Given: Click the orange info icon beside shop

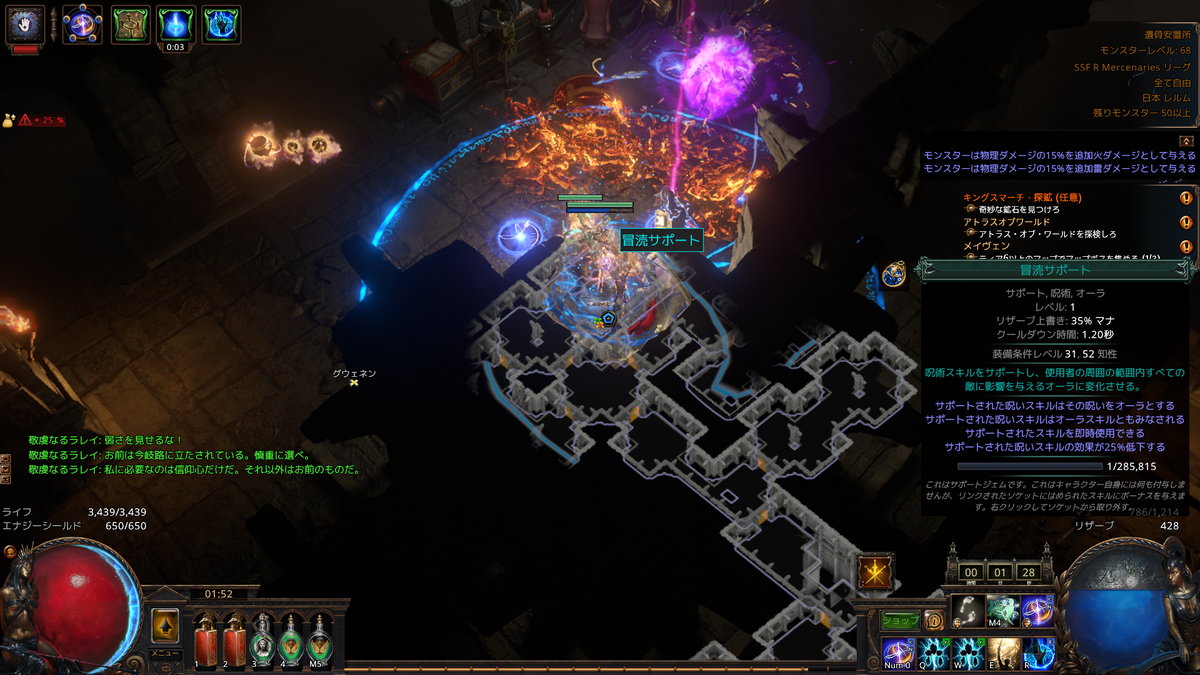Looking at the screenshot, I should (933, 620).
